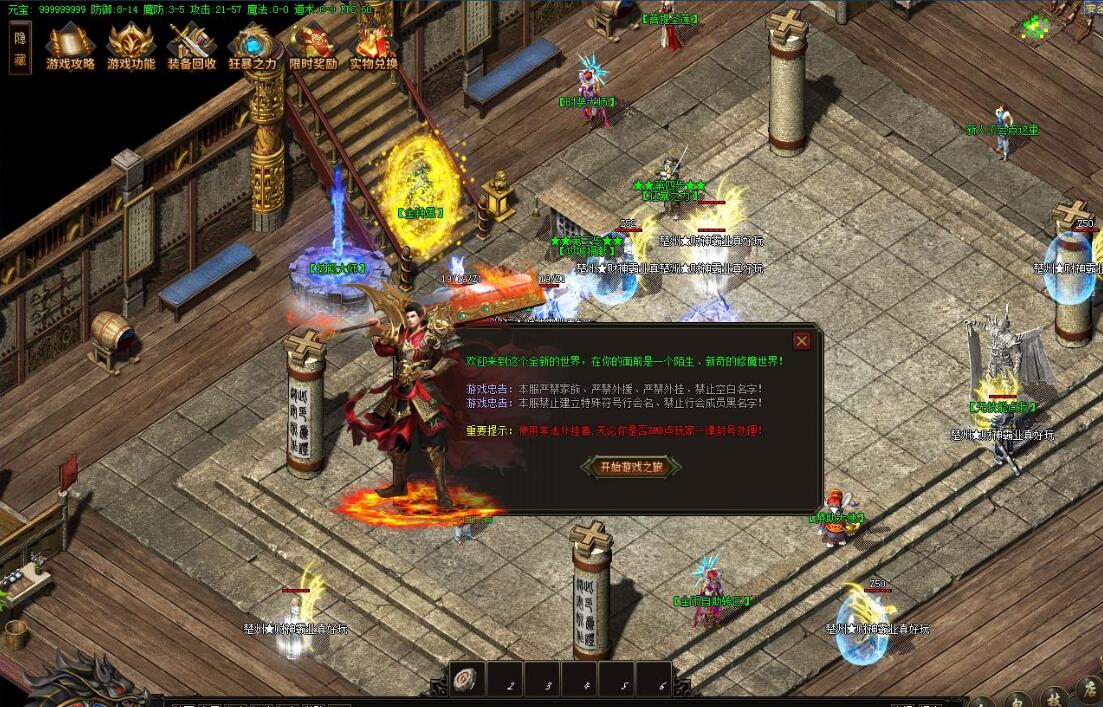The image size is (1103, 707).
Task: Select the 装备回收 equipment recycling icon
Action: coord(191,46)
